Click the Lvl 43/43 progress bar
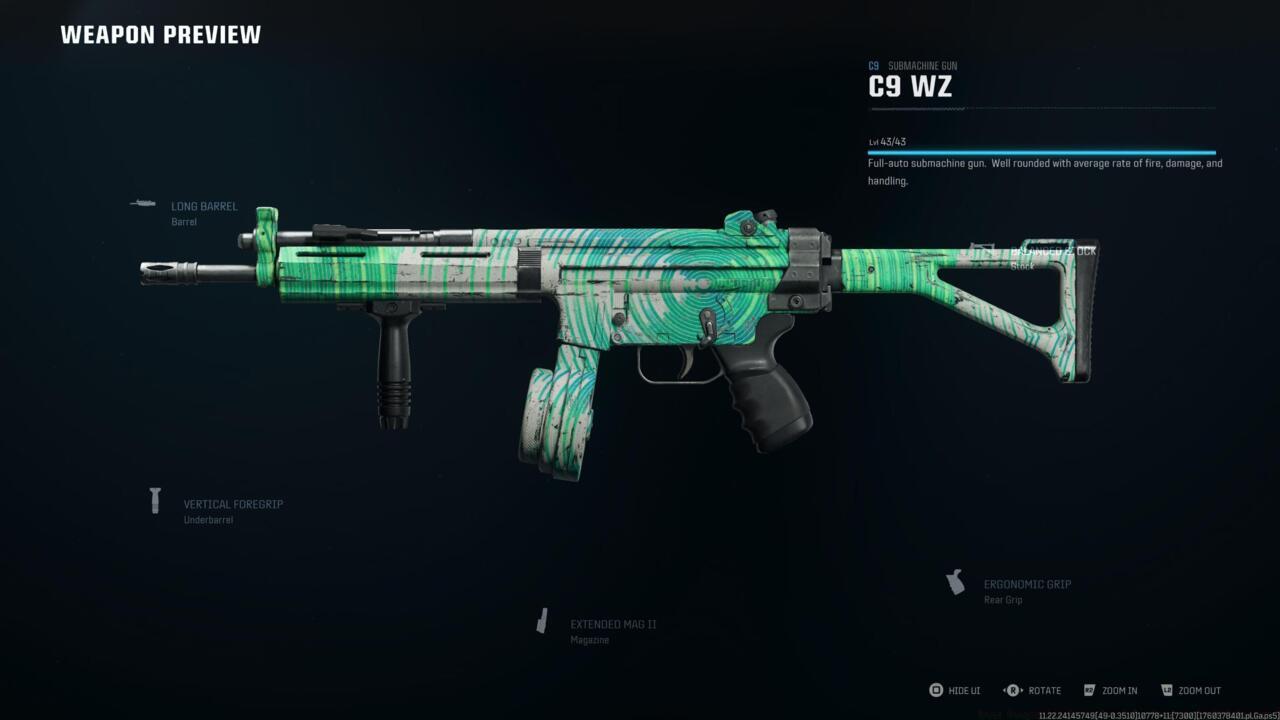The width and height of the screenshot is (1280, 720). point(1040,149)
